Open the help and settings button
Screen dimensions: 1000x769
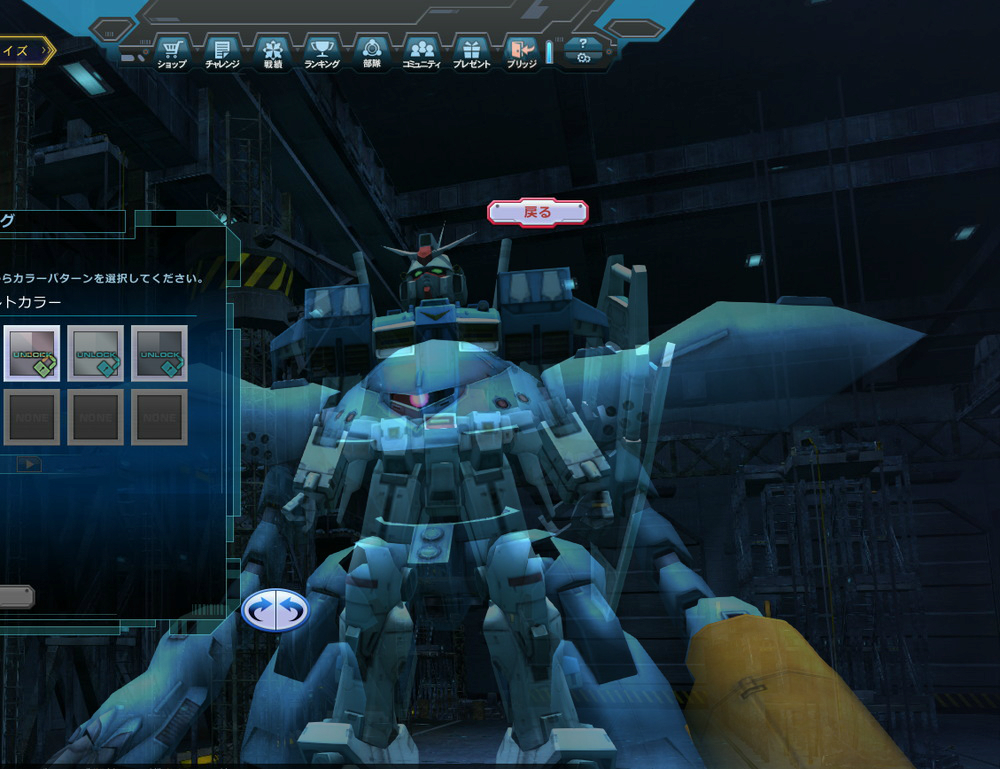(583, 51)
